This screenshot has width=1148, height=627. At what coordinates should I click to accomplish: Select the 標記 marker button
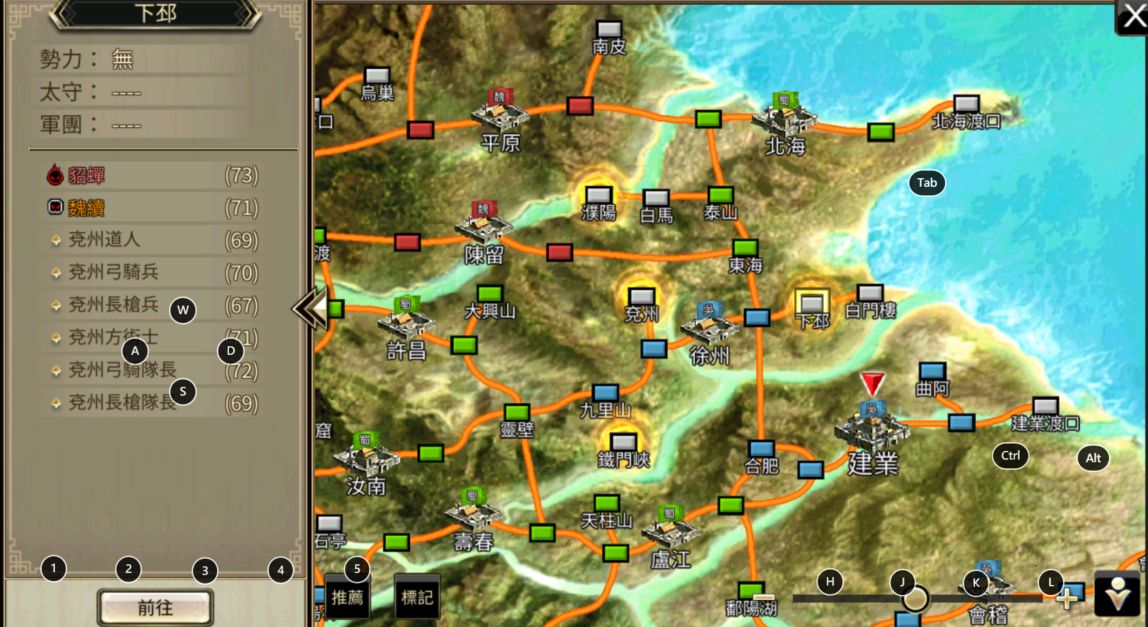tap(417, 597)
